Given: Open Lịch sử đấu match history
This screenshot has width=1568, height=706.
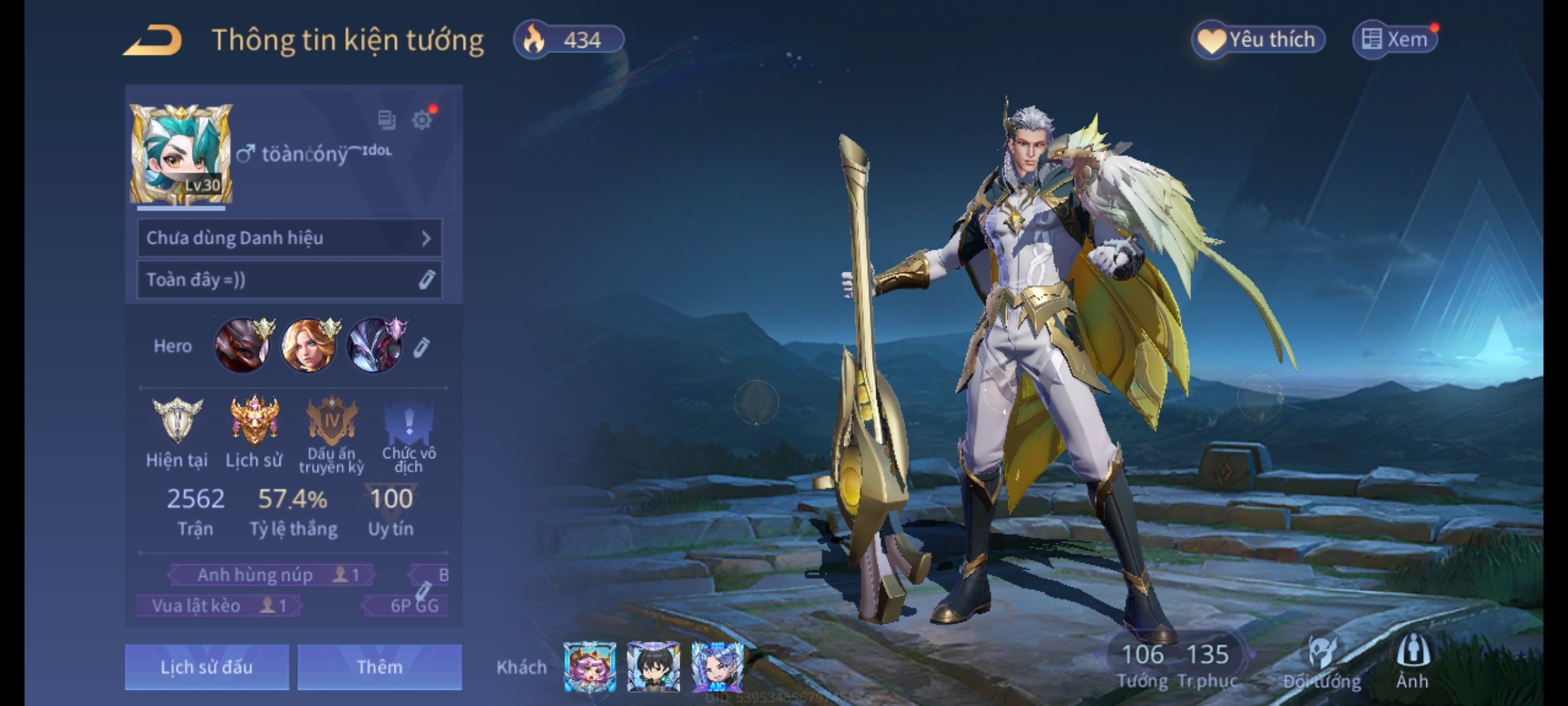Looking at the screenshot, I should [x=206, y=667].
